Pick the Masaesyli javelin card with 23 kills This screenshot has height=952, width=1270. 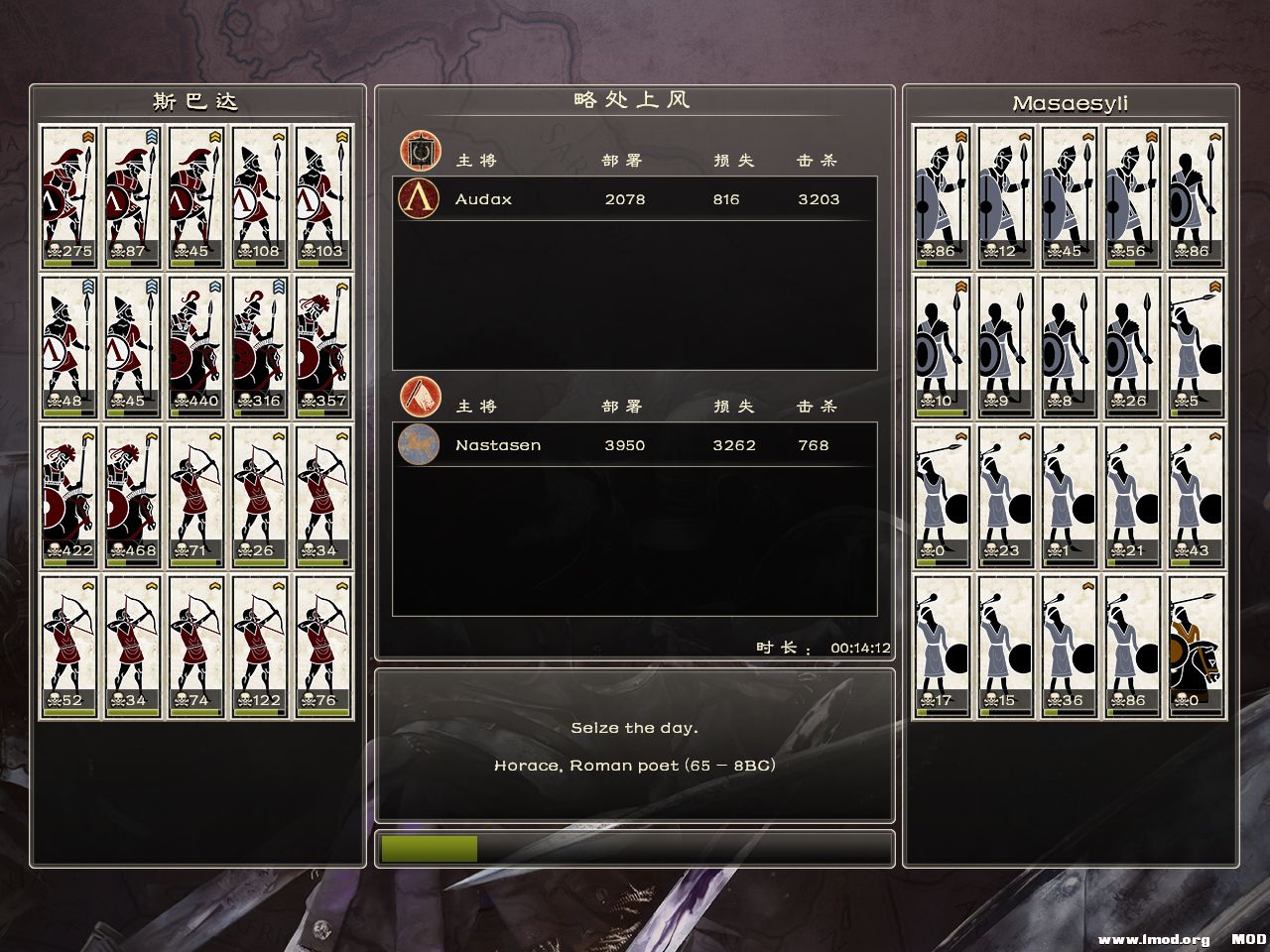(1006, 496)
